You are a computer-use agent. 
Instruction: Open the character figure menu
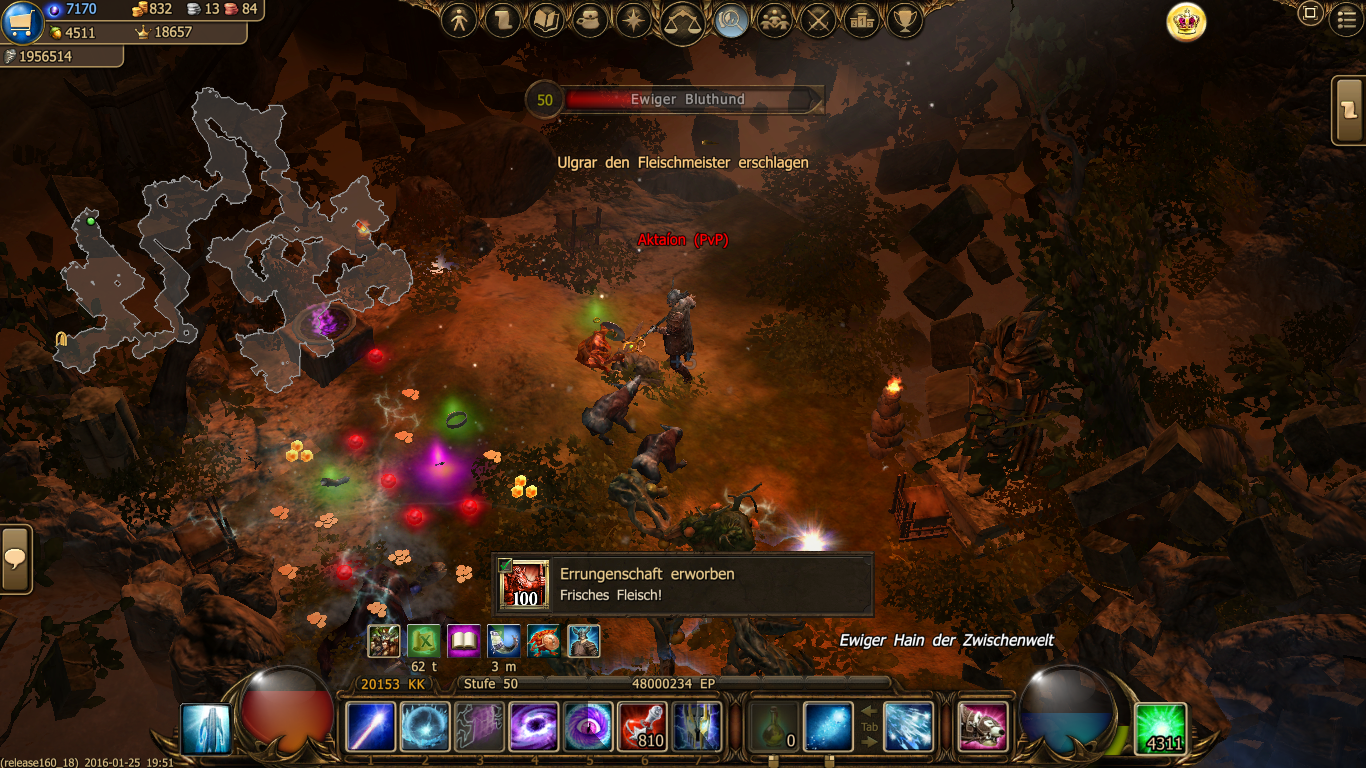(x=459, y=20)
